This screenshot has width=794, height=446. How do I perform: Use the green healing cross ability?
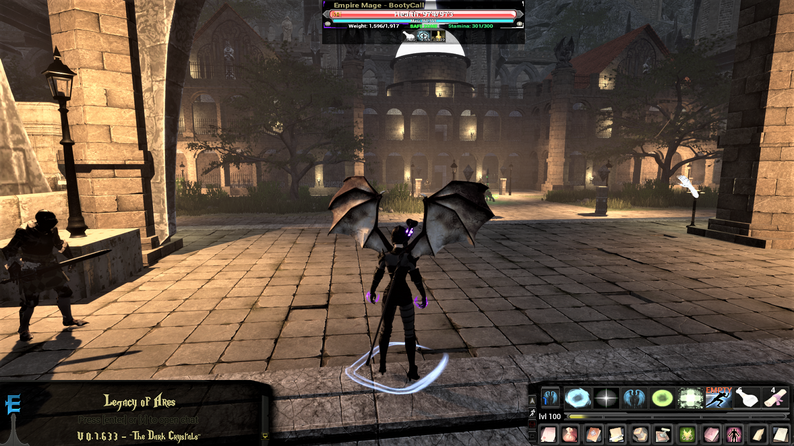[x=692, y=398]
